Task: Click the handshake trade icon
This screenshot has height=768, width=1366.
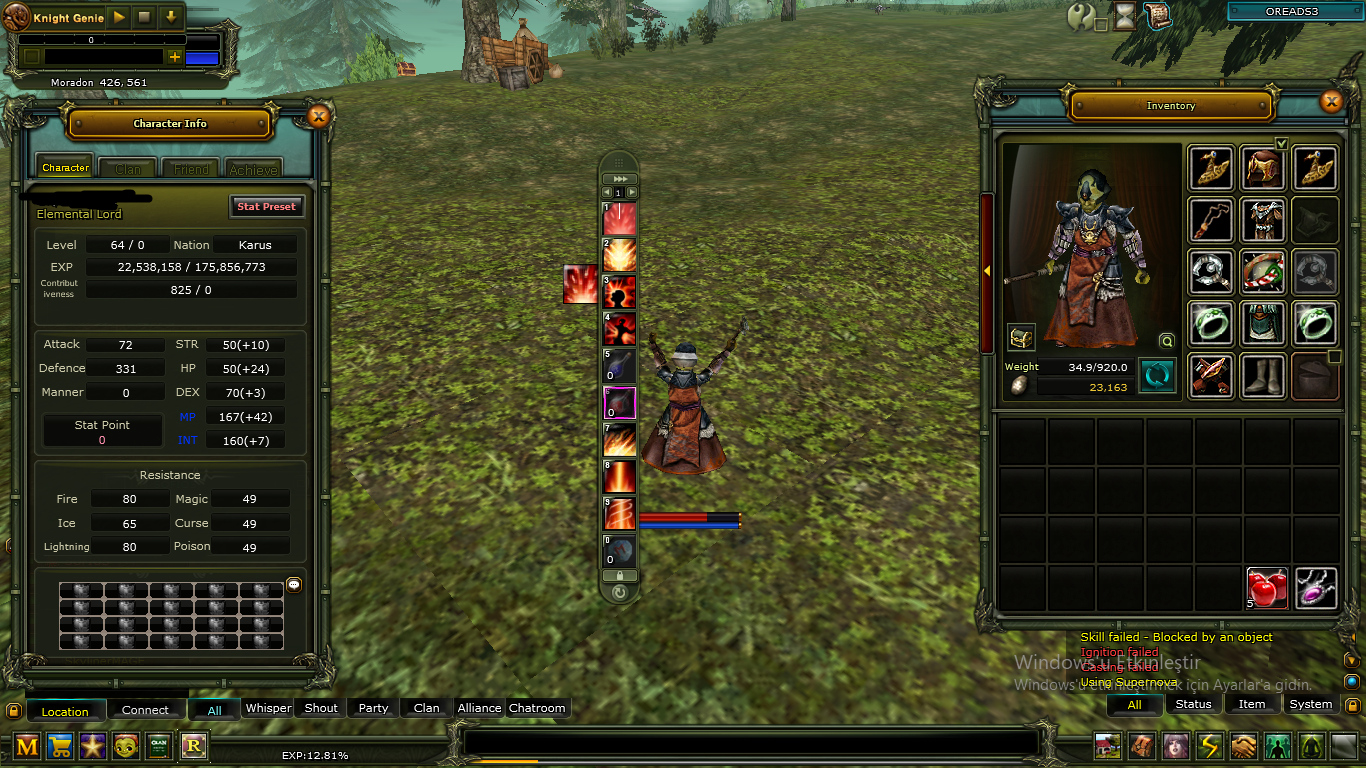Action: [1243, 746]
